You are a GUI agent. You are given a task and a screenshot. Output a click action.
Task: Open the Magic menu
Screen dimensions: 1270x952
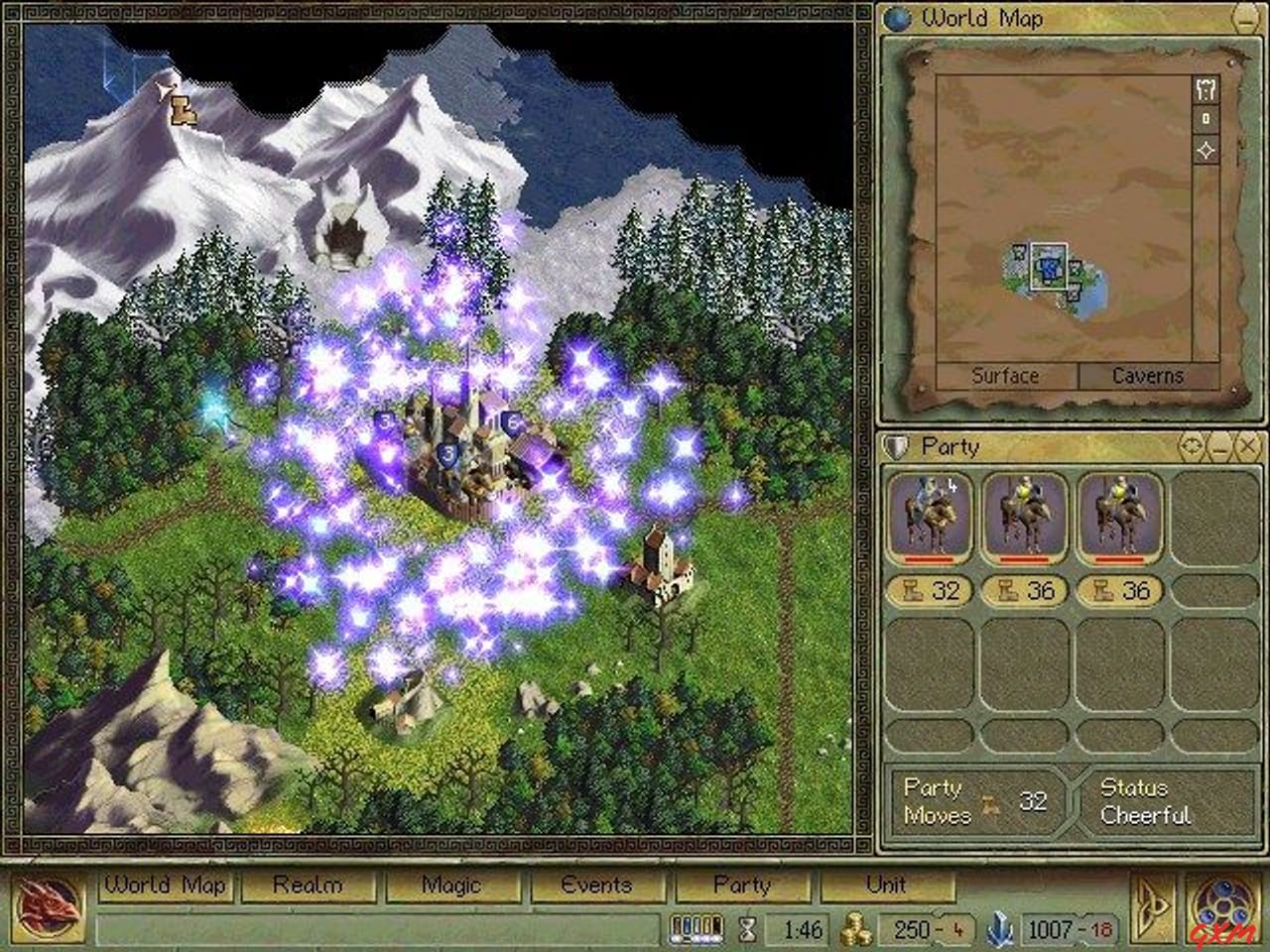pyautogui.click(x=451, y=885)
